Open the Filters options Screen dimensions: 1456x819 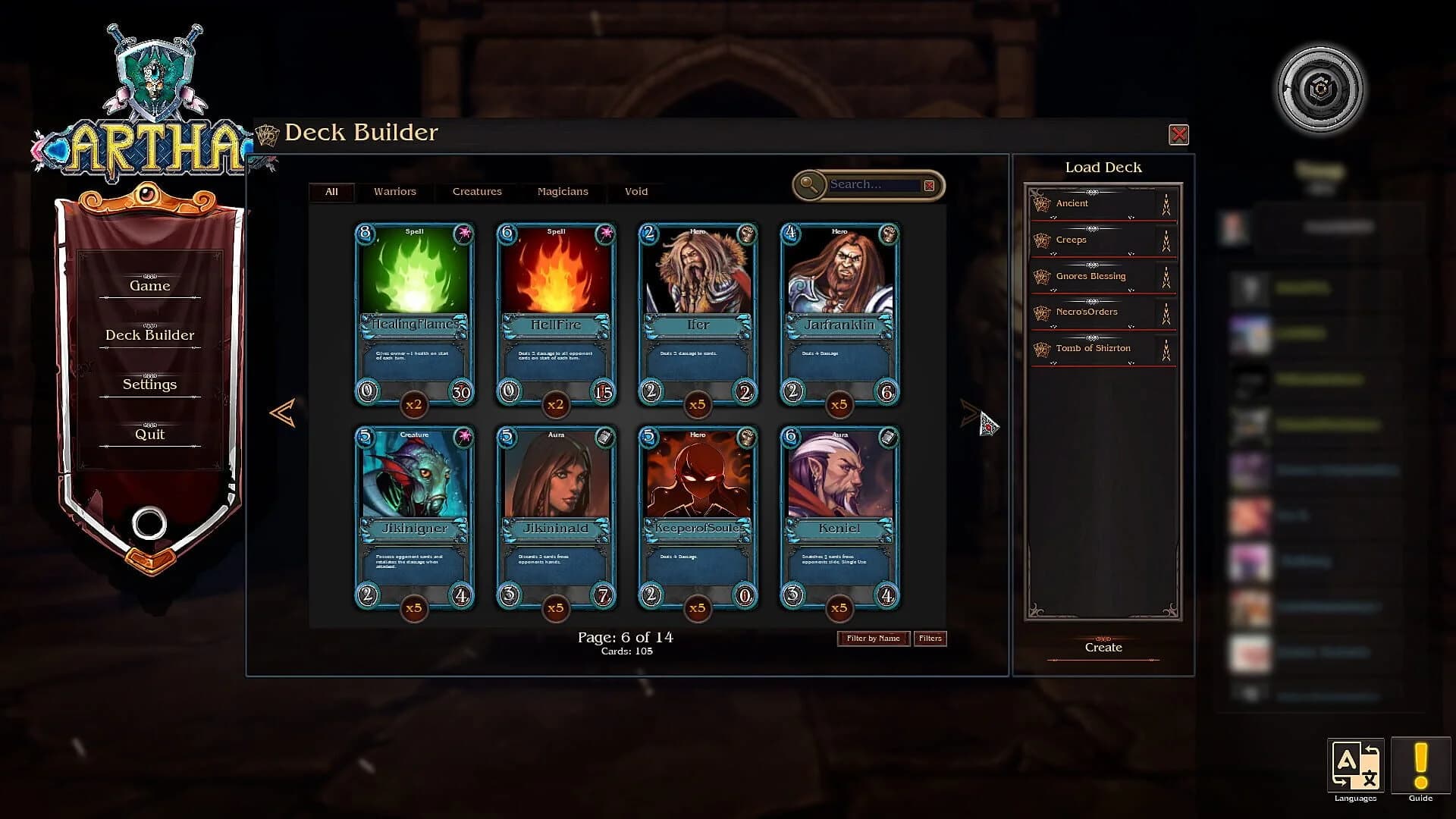930,638
